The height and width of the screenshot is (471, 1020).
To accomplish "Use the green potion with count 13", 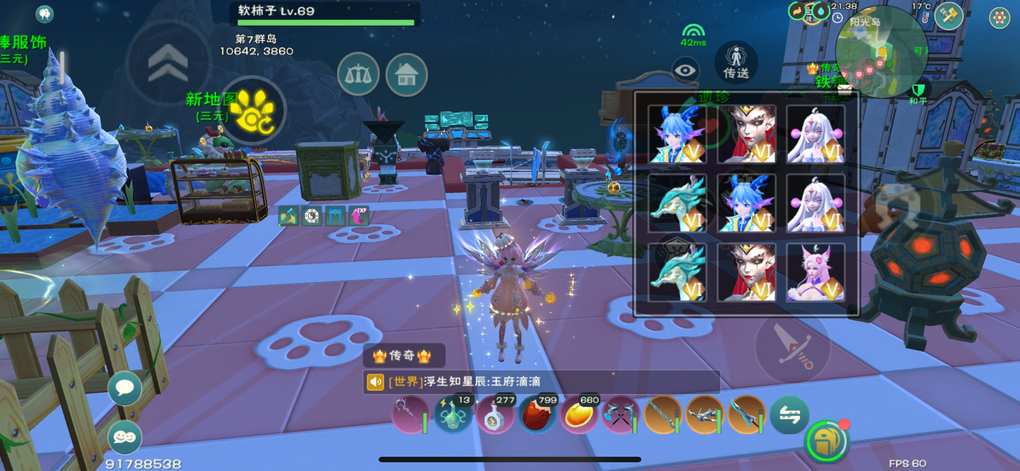I will (452, 414).
